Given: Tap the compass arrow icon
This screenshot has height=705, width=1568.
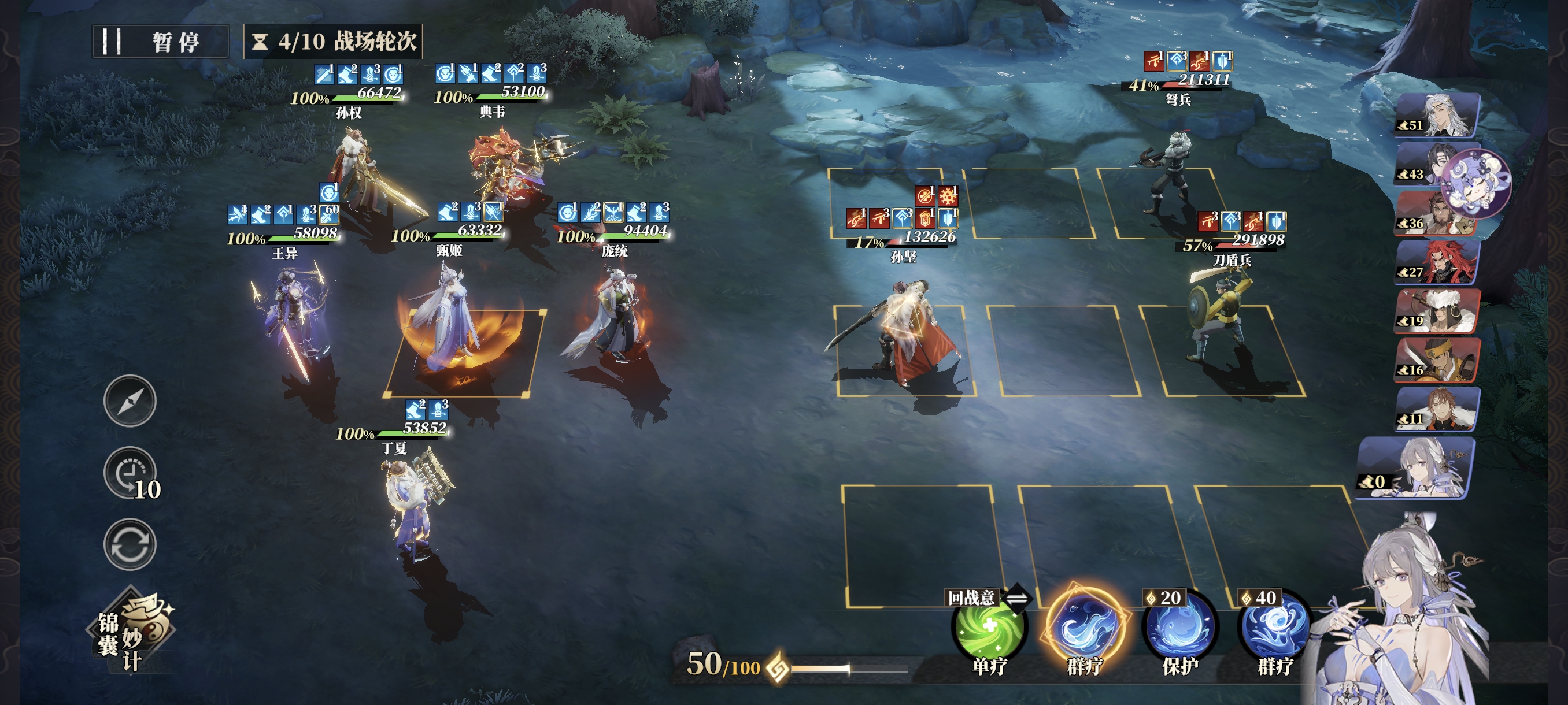Looking at the screenshot, I should click(x=130, y=401).
